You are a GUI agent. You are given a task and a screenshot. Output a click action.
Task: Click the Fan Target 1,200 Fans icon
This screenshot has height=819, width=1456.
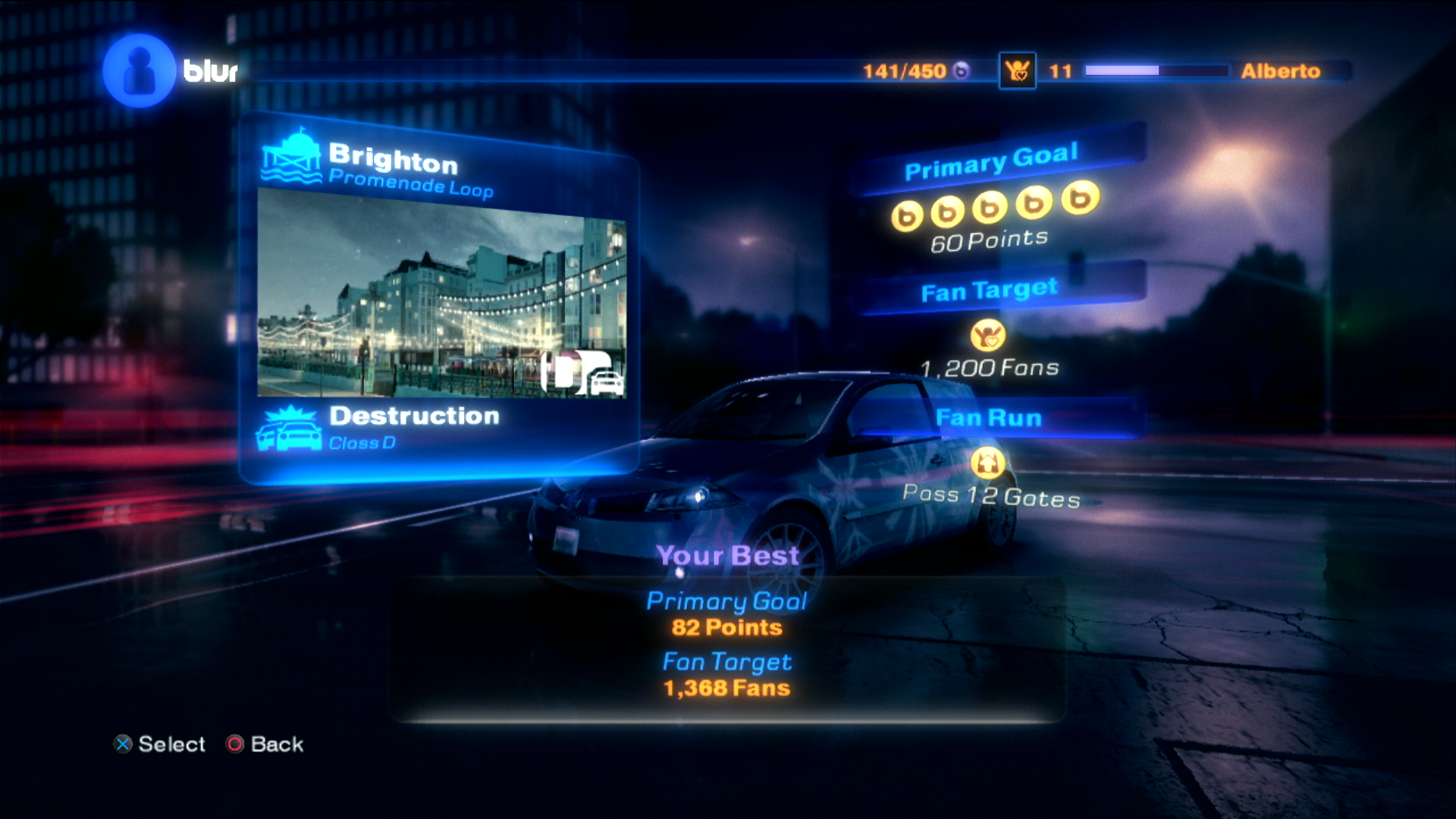(987, 335)
